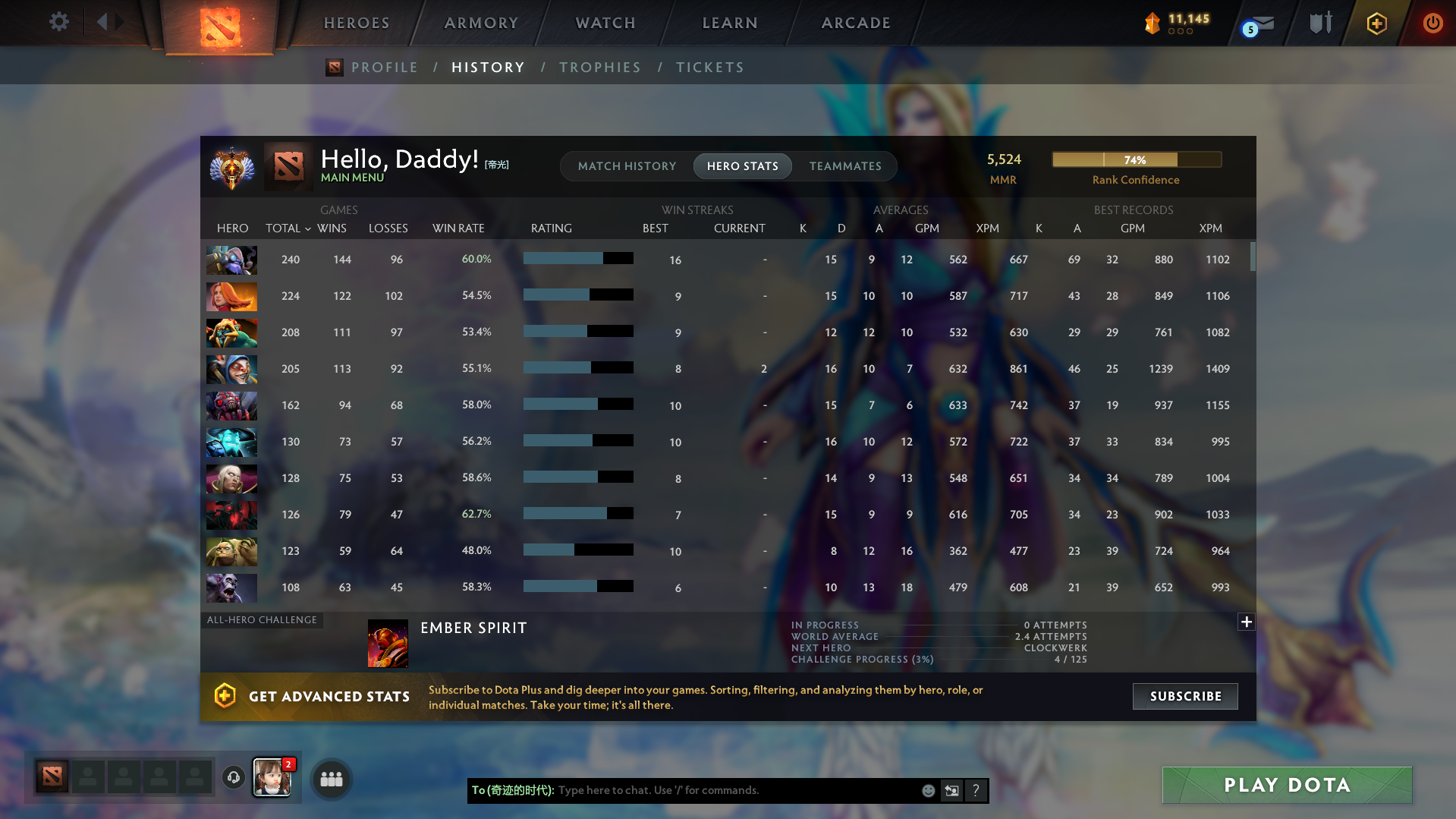This screenshot has height=819, width=1456.
Task: Click the chat help question mark icon
Action: click(976, 790)
